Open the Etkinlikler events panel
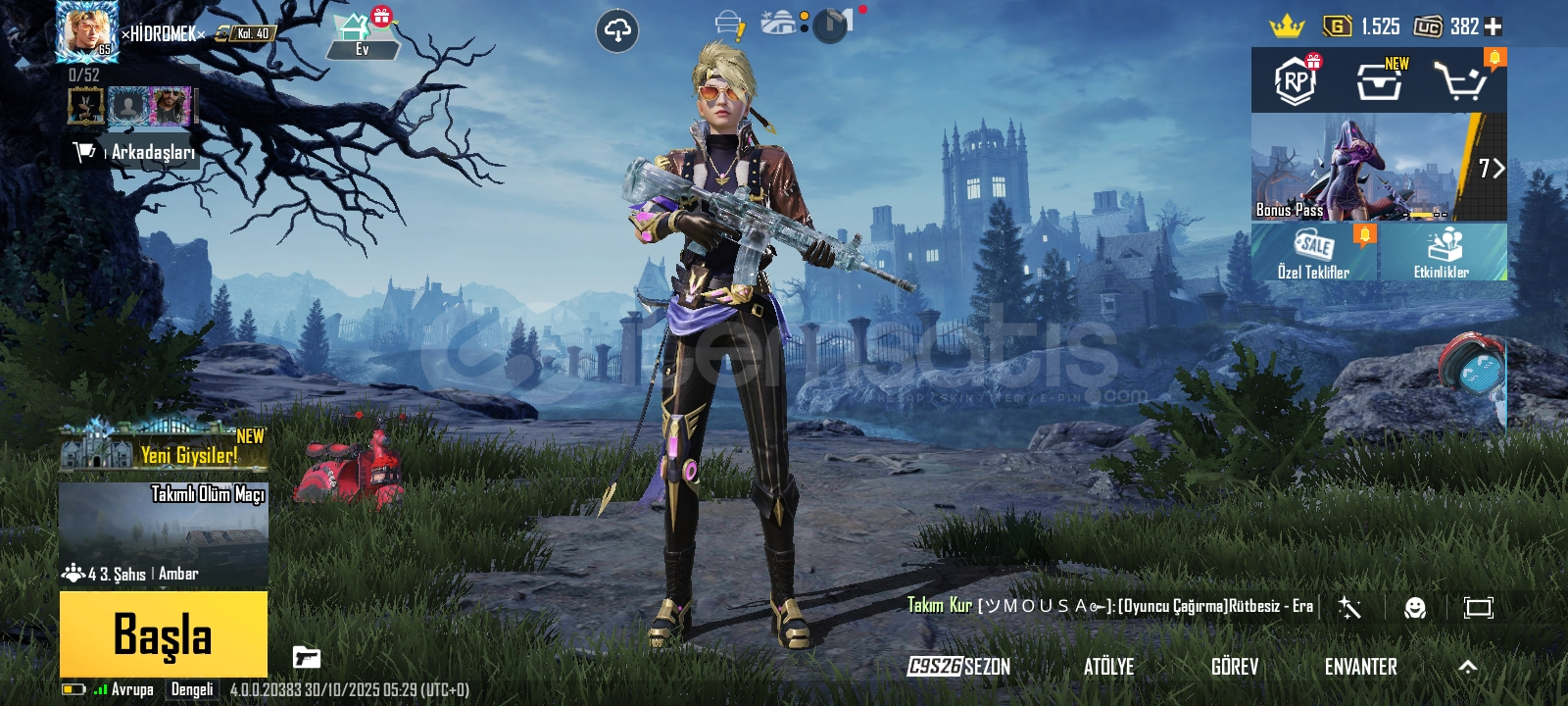The width and height of the screenshot is (1568, 706). click(1441, 252)
